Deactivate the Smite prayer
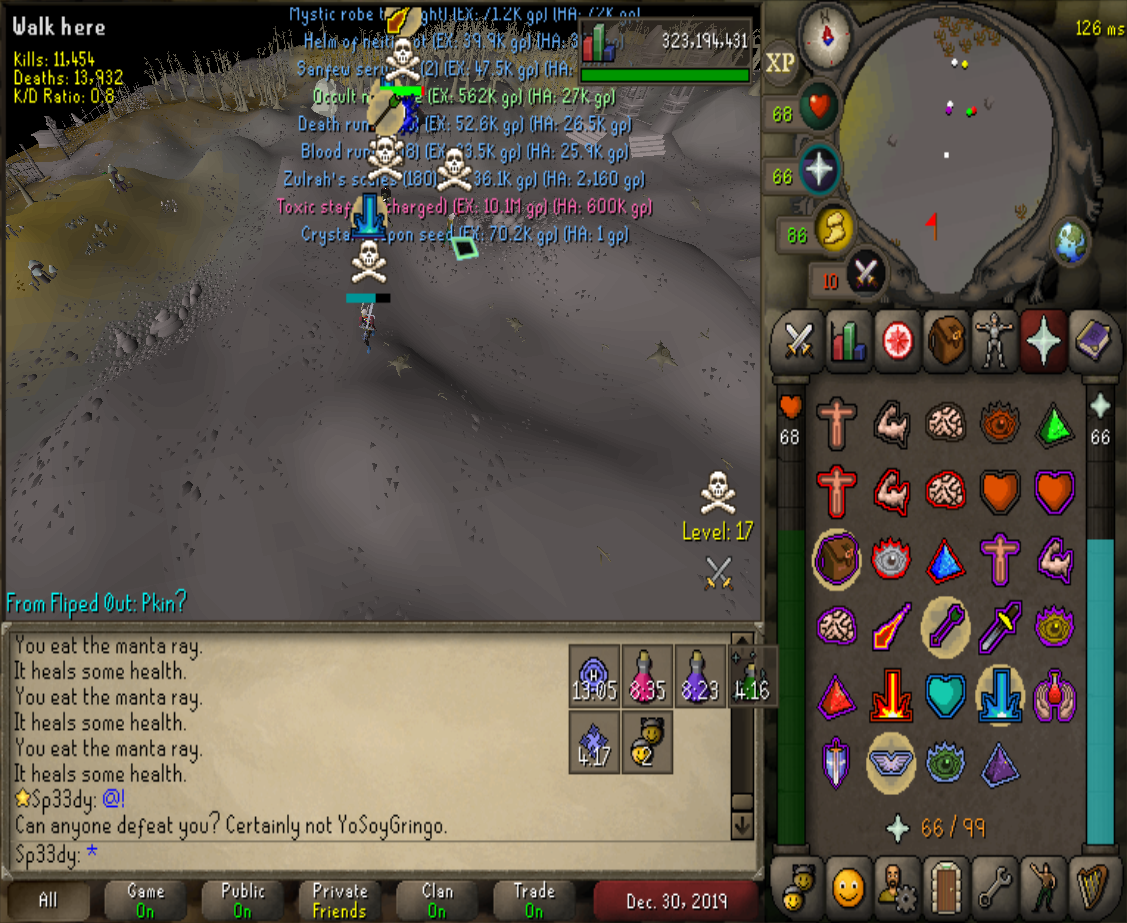1127x923 pixels. (x=1000, y=692)
